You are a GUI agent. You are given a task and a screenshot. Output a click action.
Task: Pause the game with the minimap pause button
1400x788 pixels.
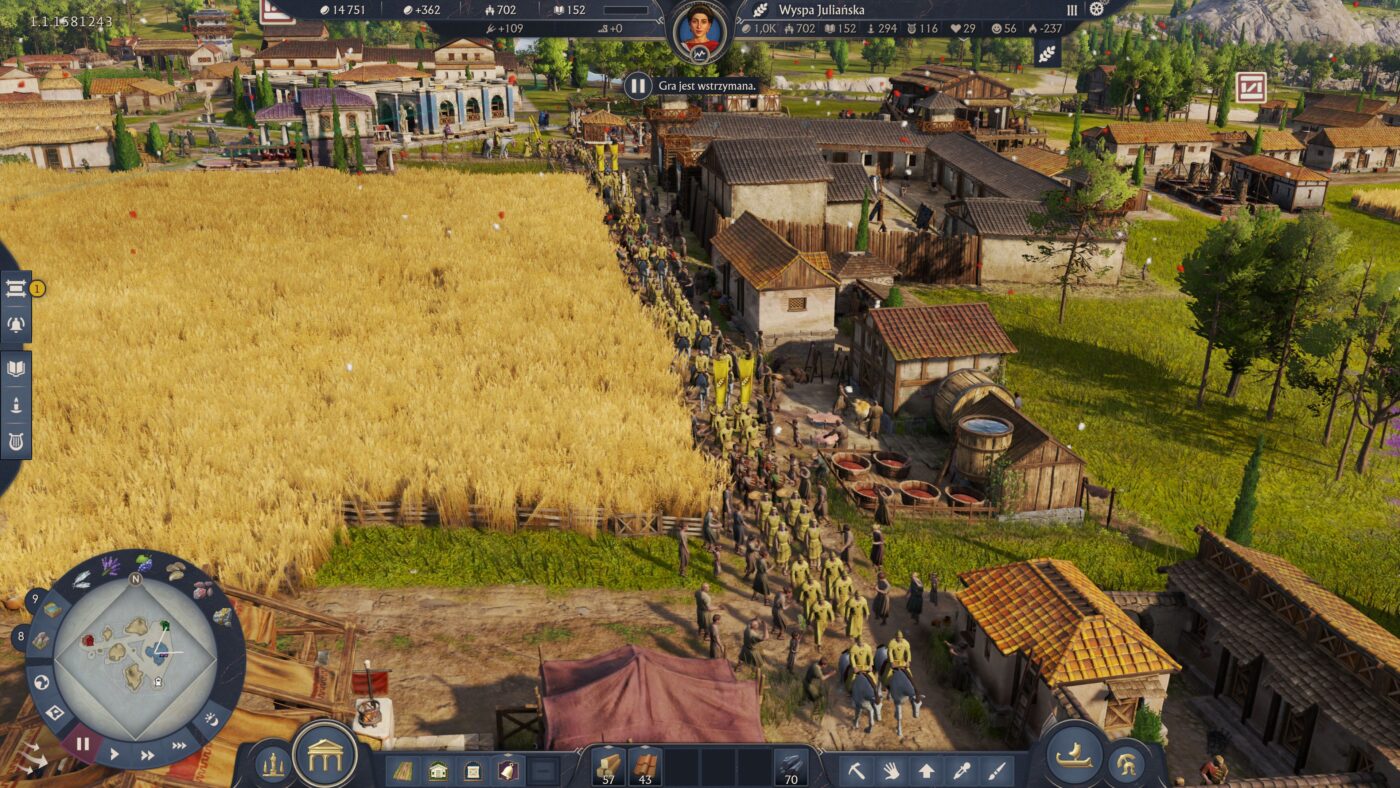click(82, 744)
